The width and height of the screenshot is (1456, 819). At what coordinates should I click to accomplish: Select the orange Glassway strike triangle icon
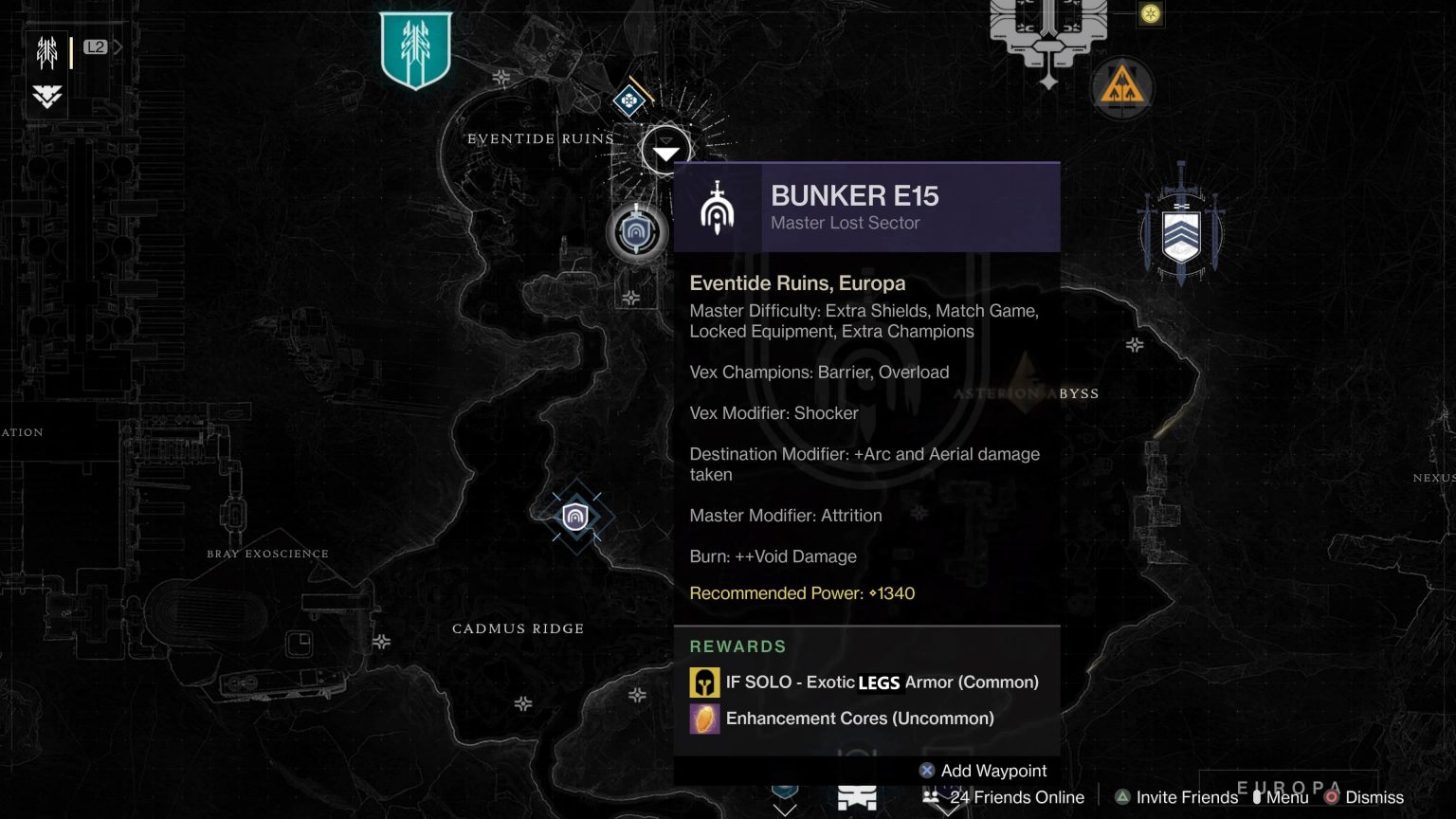1122,87
